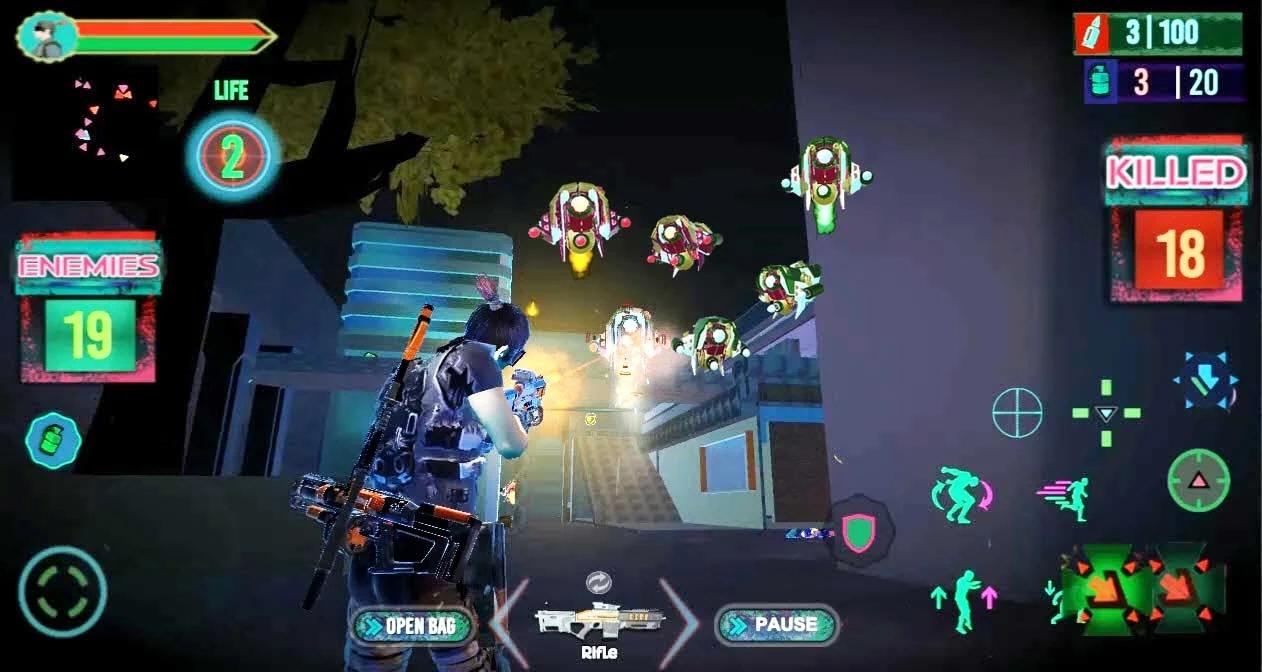Activate the cyan scope crosshair button

(1017, 412)
